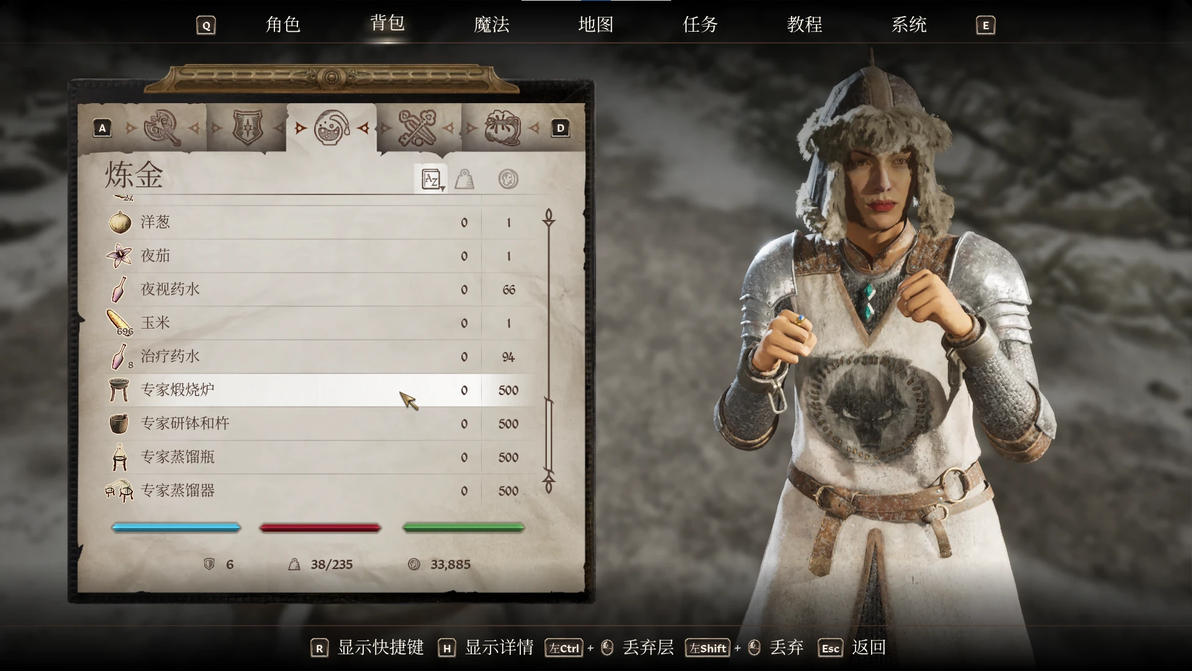The width and height of the screenshot is (1192, 671).
Task: Show the weapons inventory category
Action: (162, 128)
